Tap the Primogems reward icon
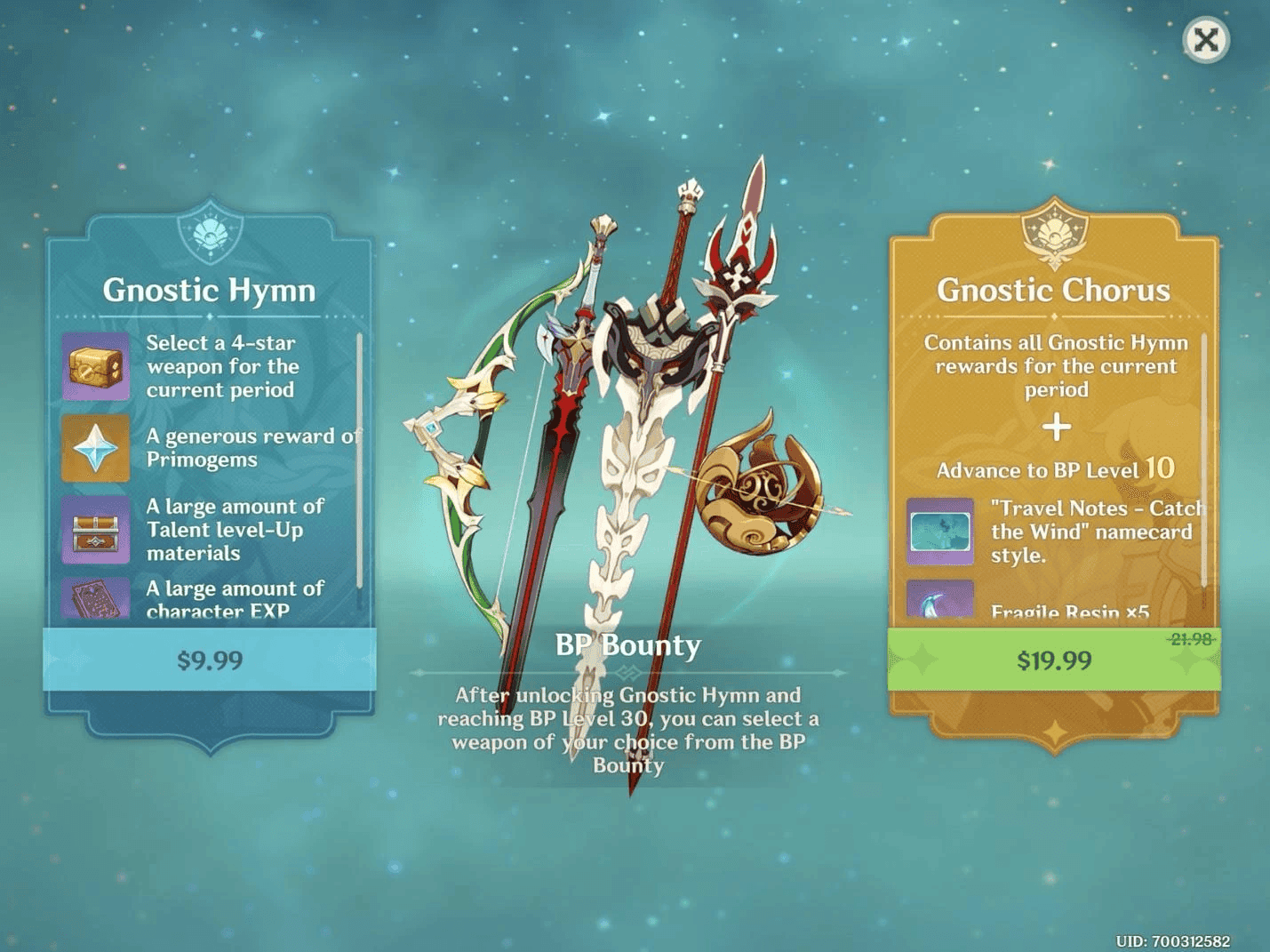This screenshot has width=1270, height=952. pos(96,448)
